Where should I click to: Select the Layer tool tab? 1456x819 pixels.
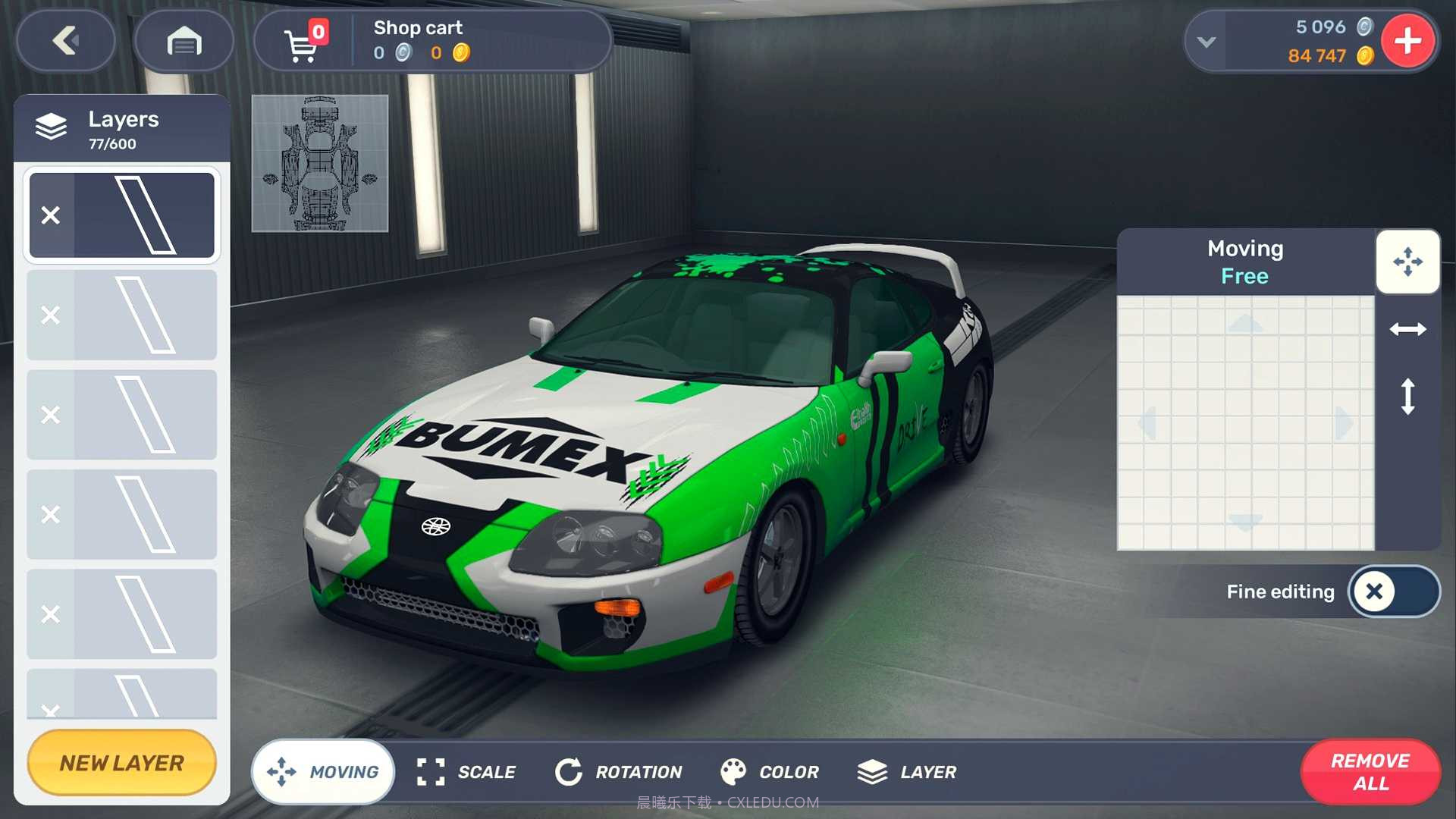coord(907,772)
